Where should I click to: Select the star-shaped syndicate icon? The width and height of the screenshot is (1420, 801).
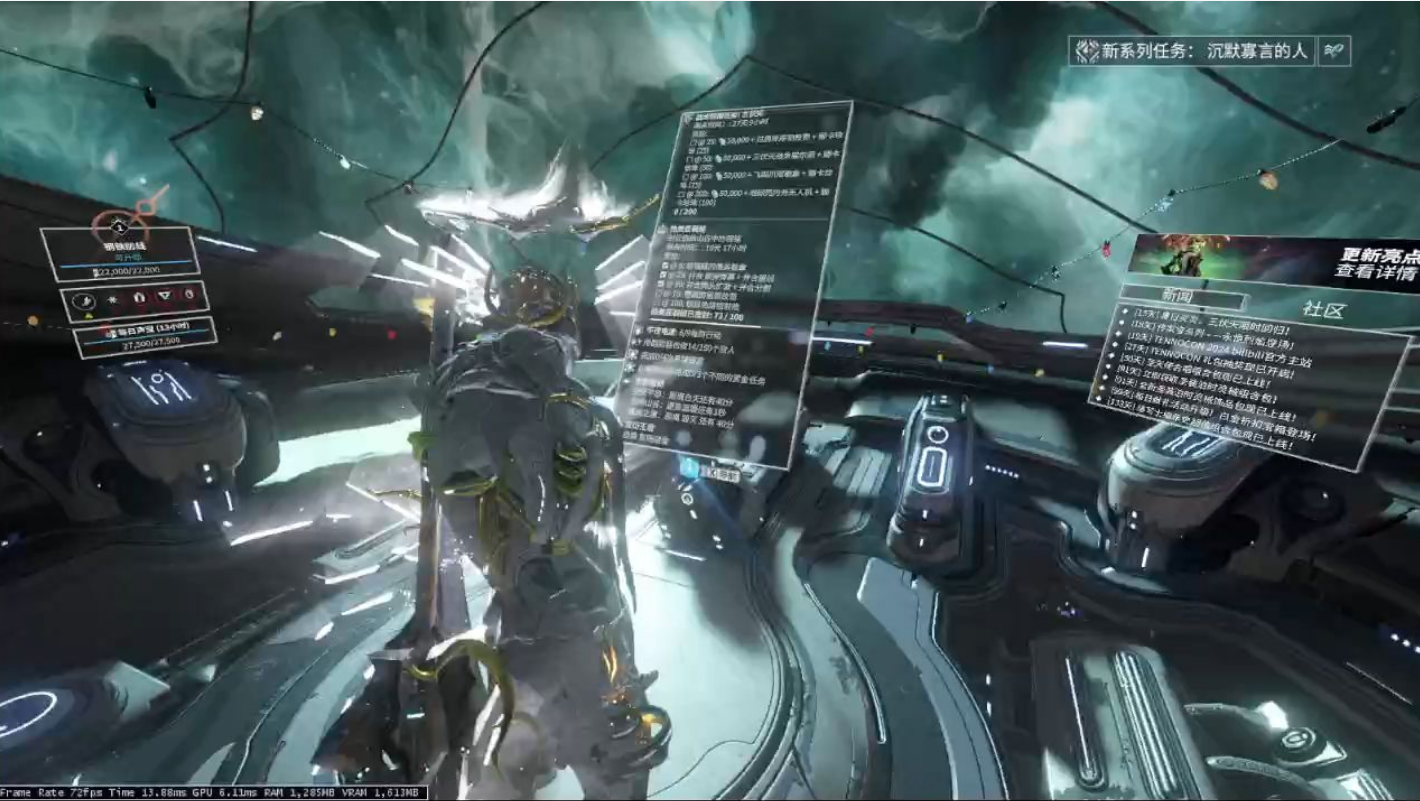pos(113,299)
